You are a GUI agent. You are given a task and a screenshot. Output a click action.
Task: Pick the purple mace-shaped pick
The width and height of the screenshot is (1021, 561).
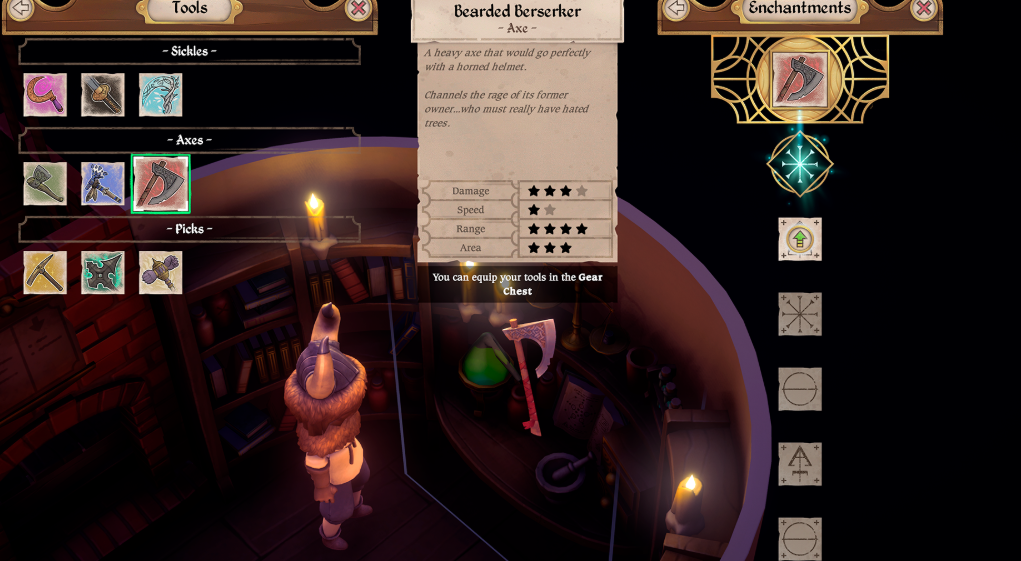click(161, 272)
